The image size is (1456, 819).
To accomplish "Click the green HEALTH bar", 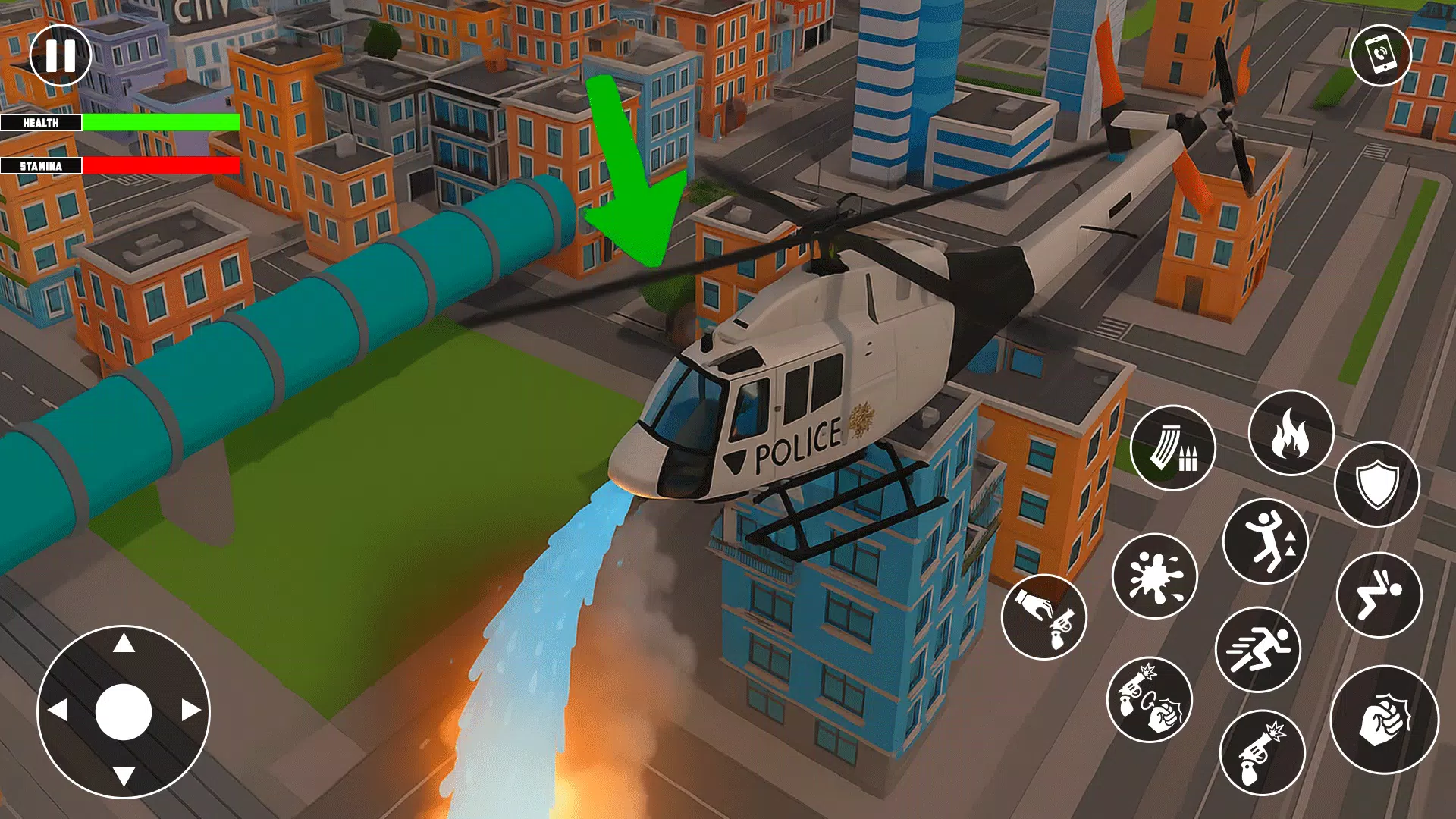I will (159, 121).
